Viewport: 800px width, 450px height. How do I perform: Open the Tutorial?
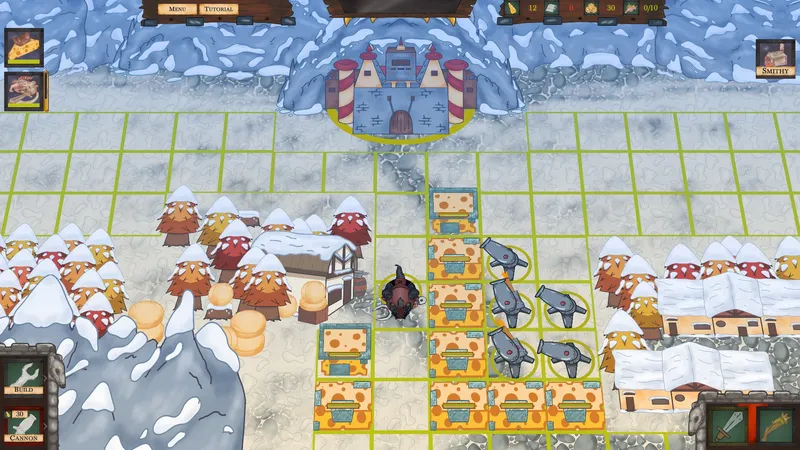tap(218, 9)
